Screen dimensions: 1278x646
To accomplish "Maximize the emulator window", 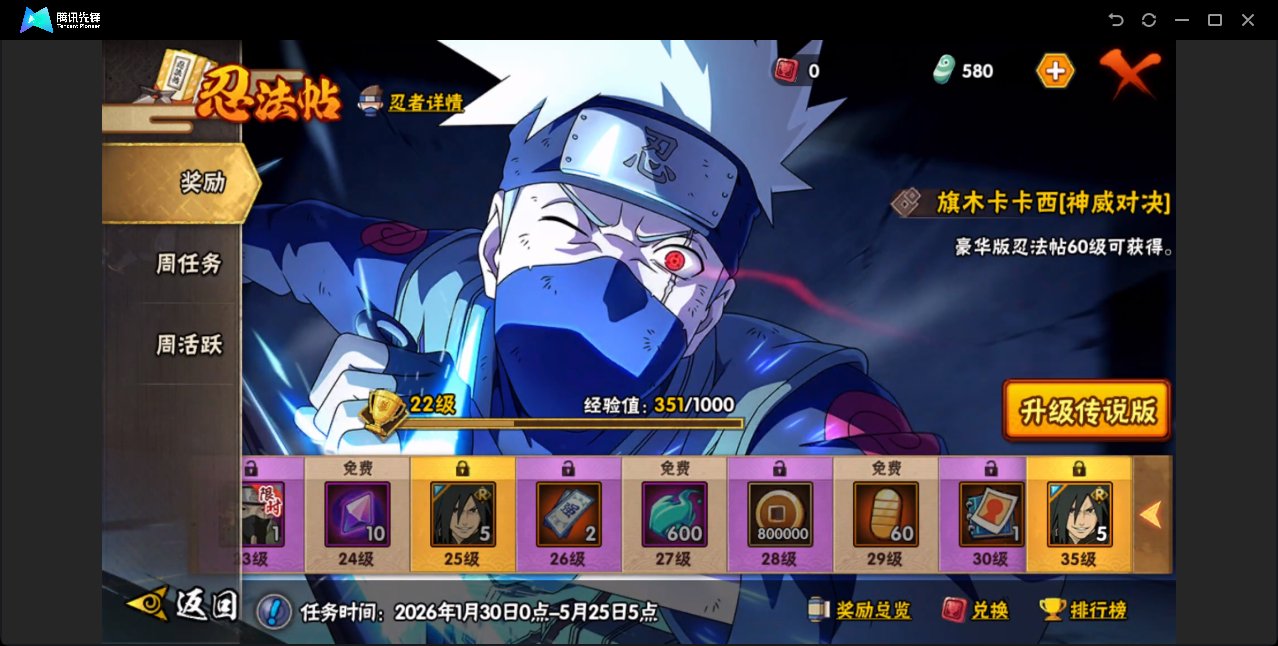I will [x=1215, y=20].
